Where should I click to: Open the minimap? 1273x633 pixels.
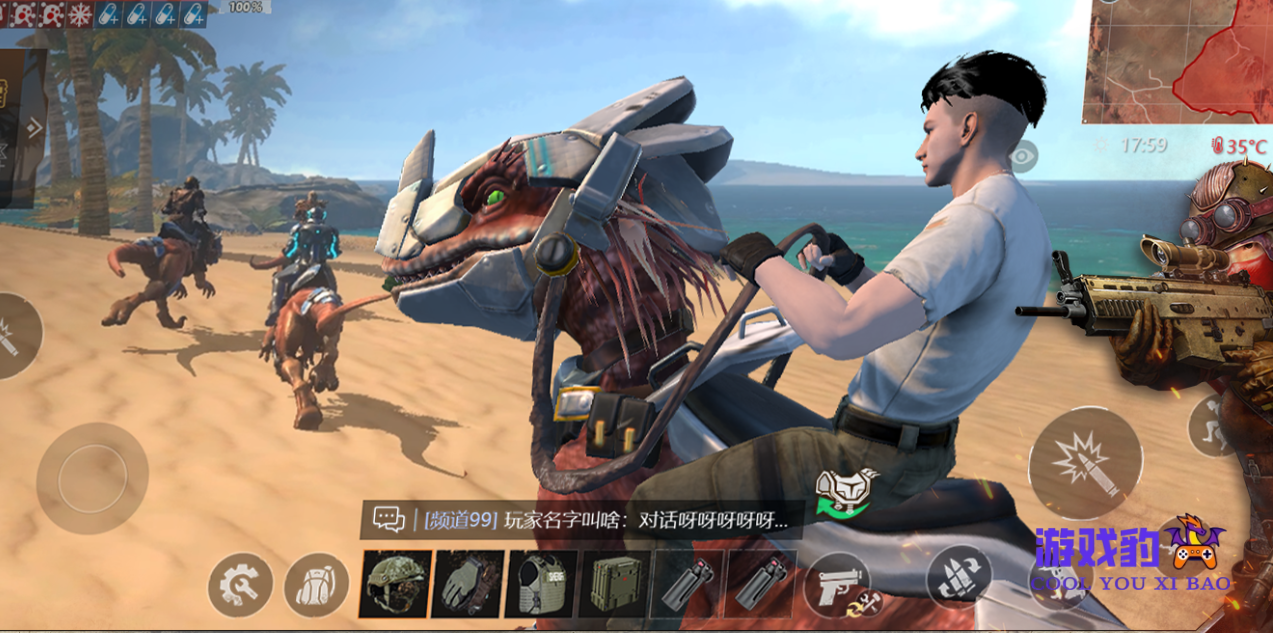(x=1178, y=60)
